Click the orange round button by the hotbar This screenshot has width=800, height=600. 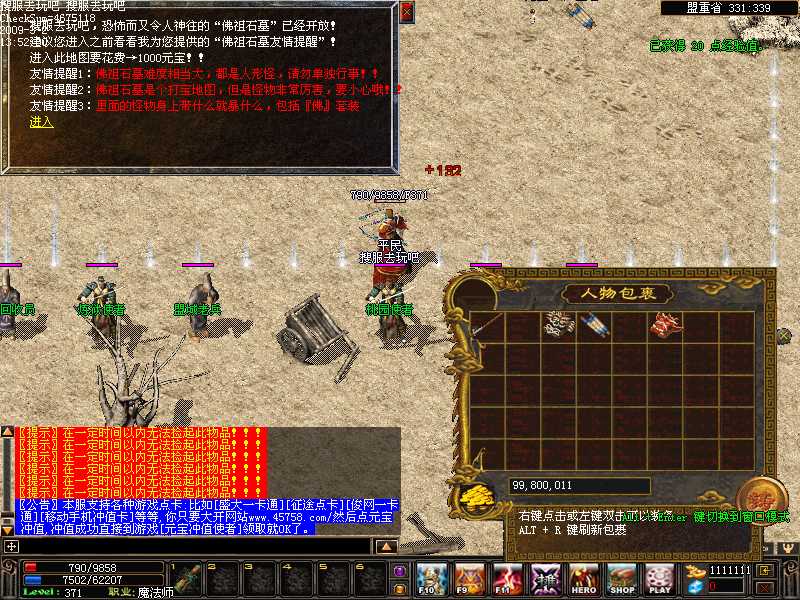[x=399, y=587]
